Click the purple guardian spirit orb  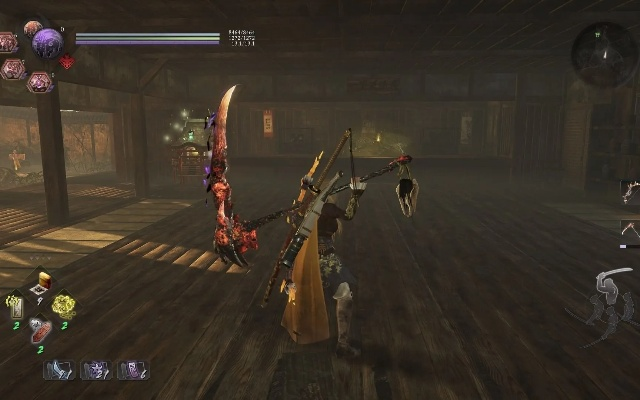click(x=47, y=43)
